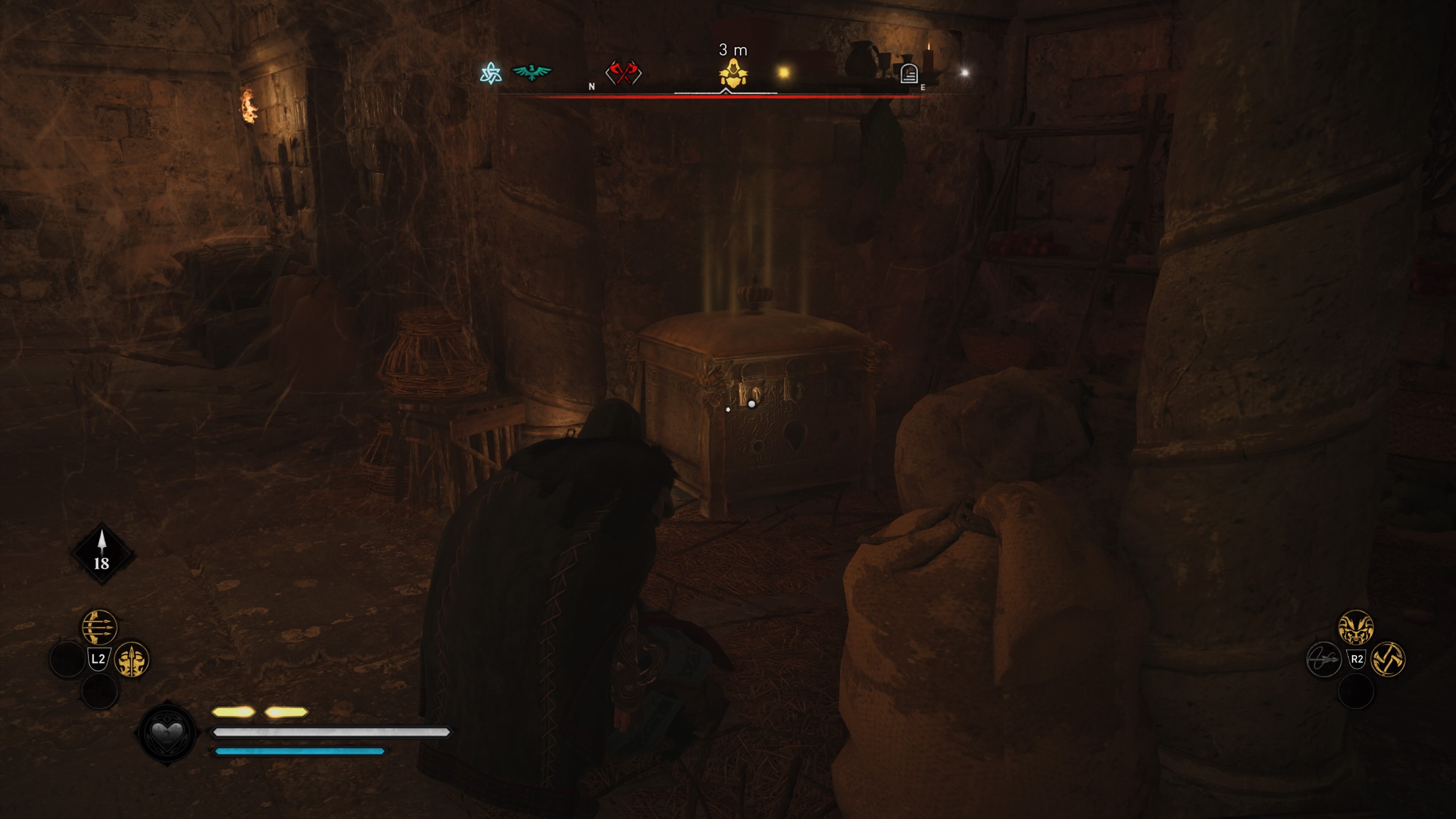This screenshot has height=819, width=1456.
Task: Select the greyed-out harpoon arrow ability
Action: pos(1324,659)
